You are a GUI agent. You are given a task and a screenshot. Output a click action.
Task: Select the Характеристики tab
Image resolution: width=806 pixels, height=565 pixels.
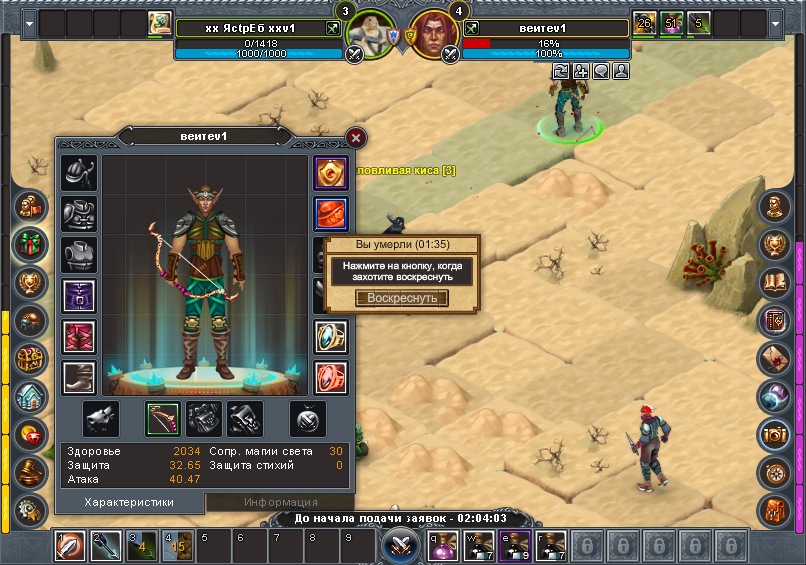(129, 502)
